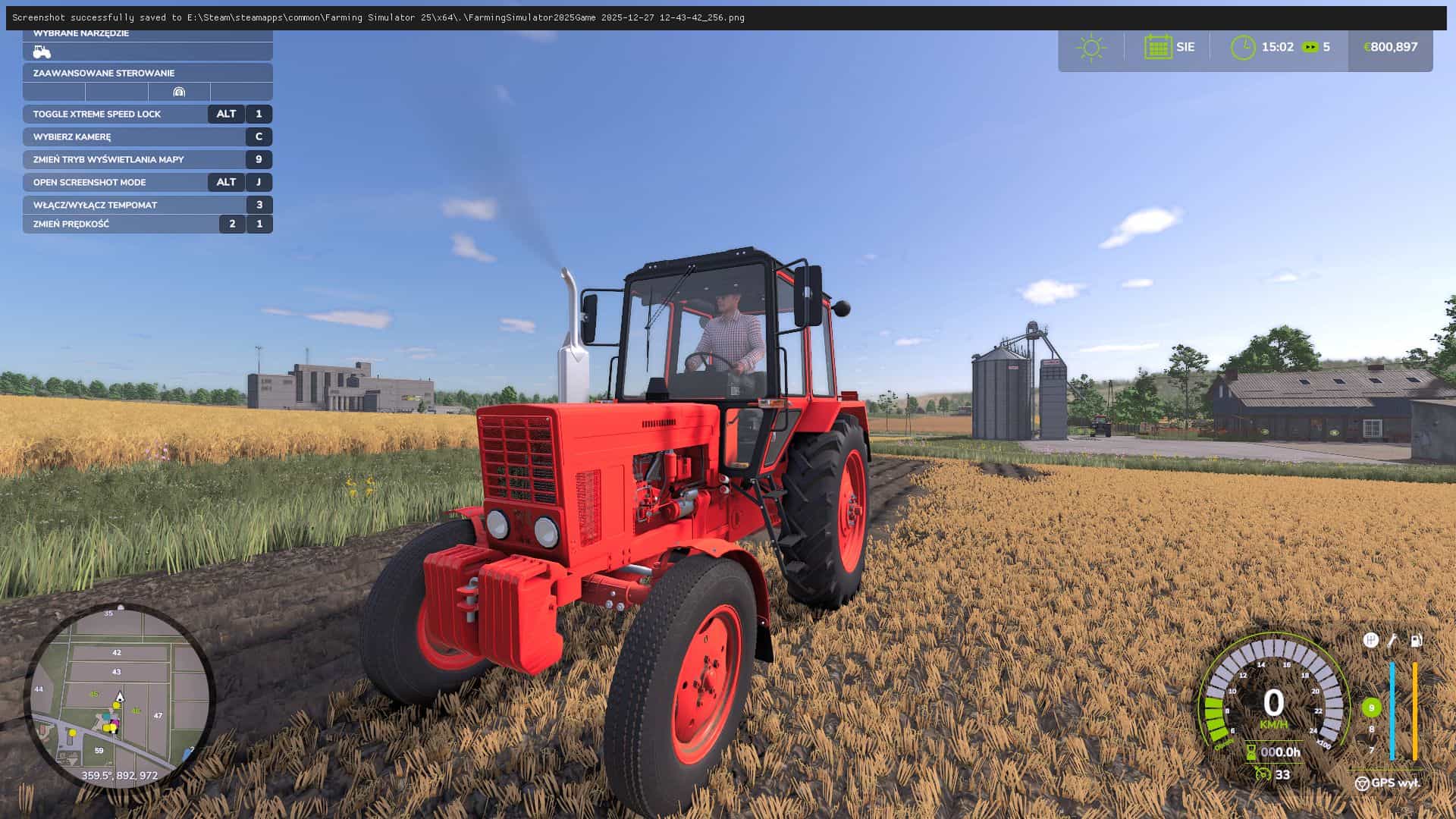Enable the fast-forward time speed toggle

[1310, 47]
